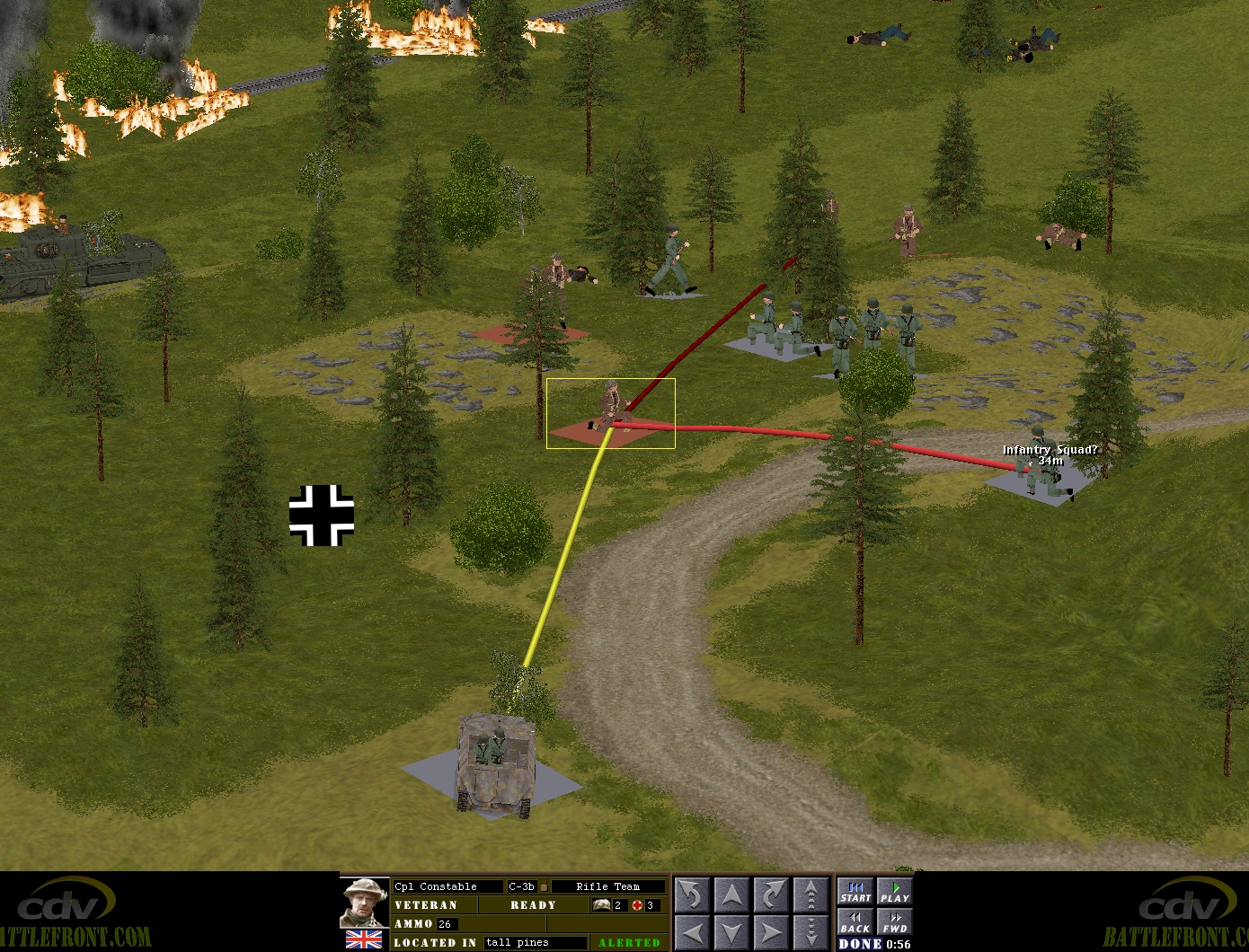Rotate the camera right with the curved arrow
The image size is (1249, 952).
tap(771, 895)
